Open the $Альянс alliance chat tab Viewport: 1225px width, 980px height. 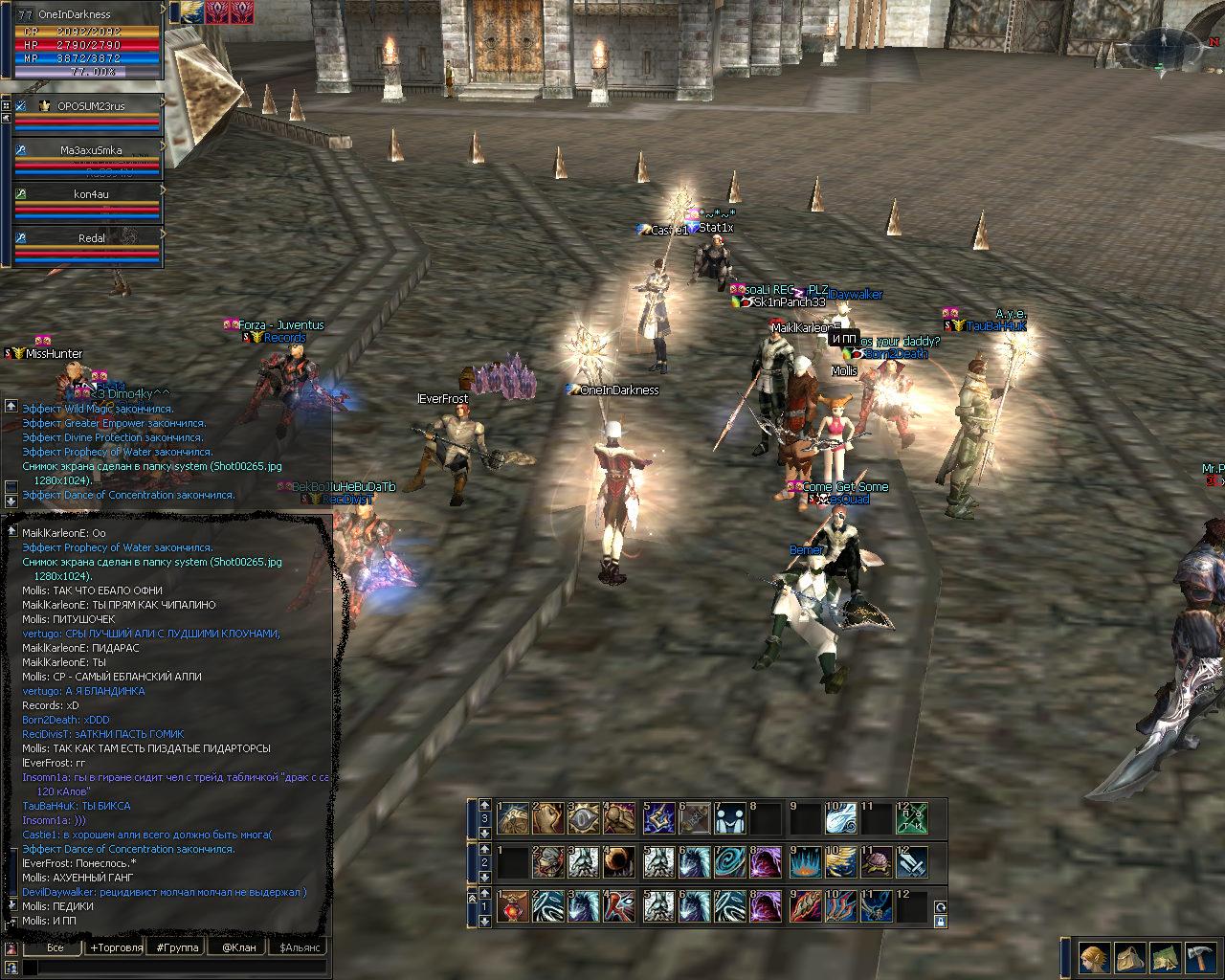pyautogui.click(x=298, y=947)
